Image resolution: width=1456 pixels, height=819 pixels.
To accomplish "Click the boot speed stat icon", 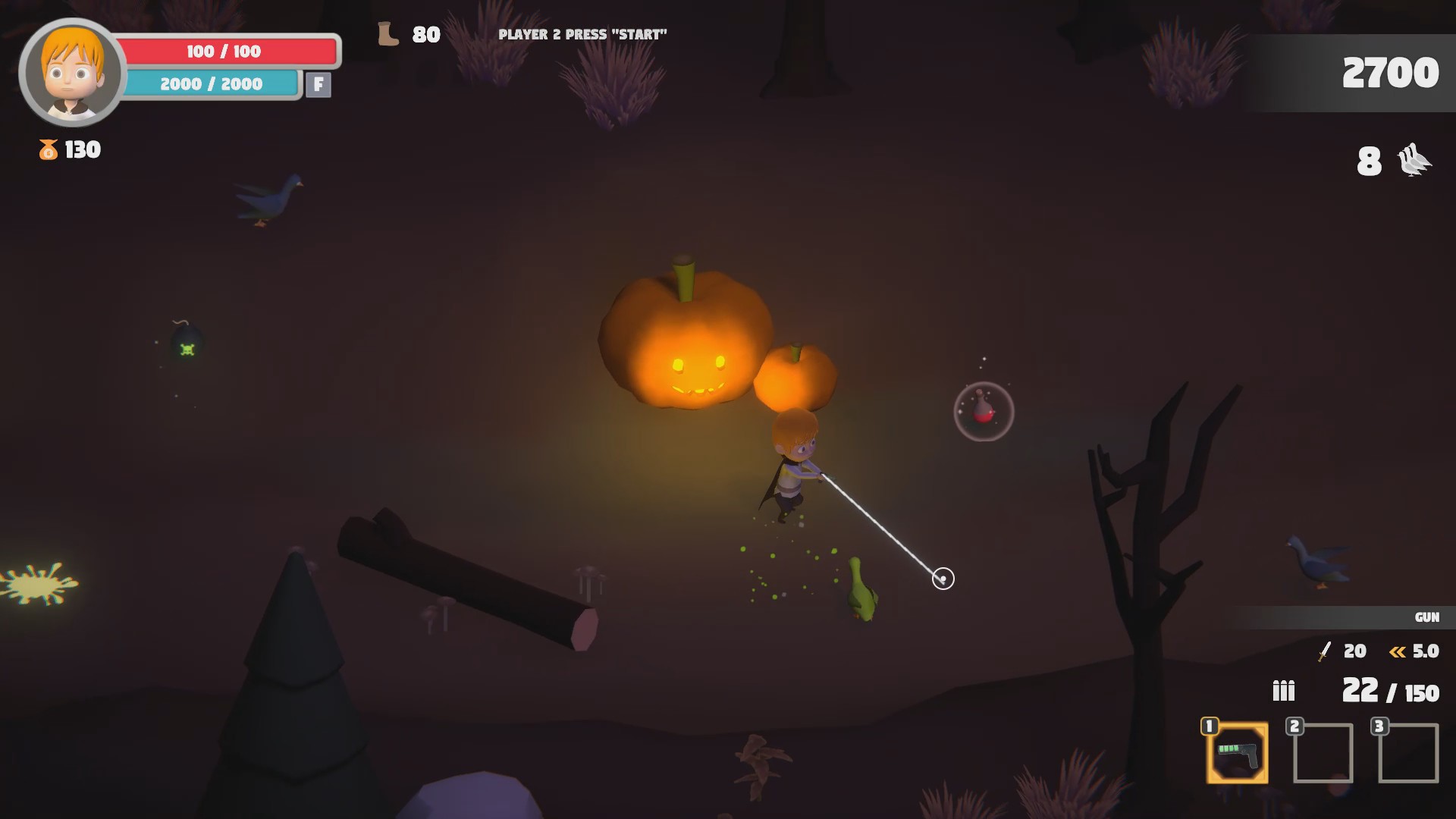I will point(388,33).
